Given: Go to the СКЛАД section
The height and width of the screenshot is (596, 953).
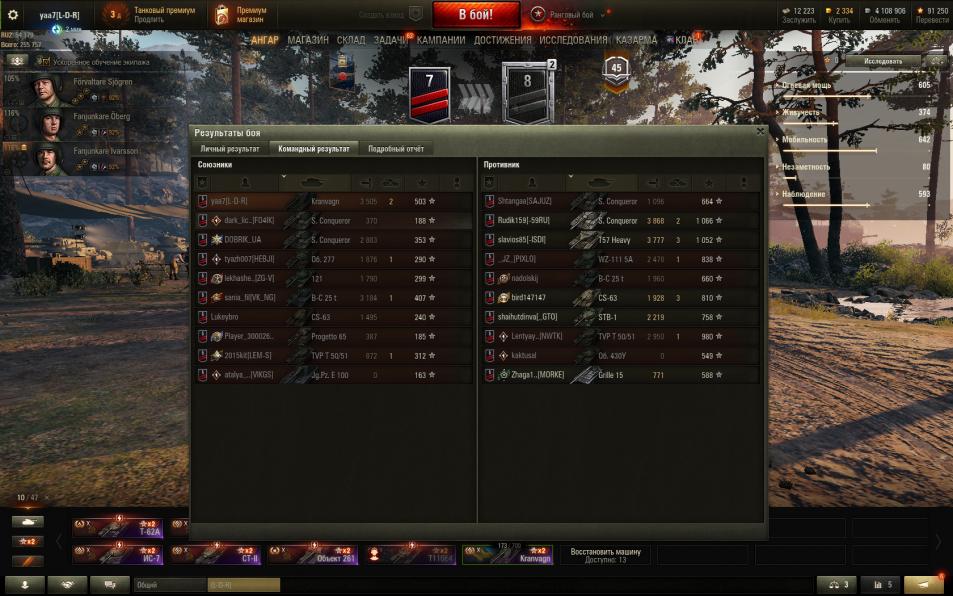Looking at the screenshot, I should coord(350,40).
